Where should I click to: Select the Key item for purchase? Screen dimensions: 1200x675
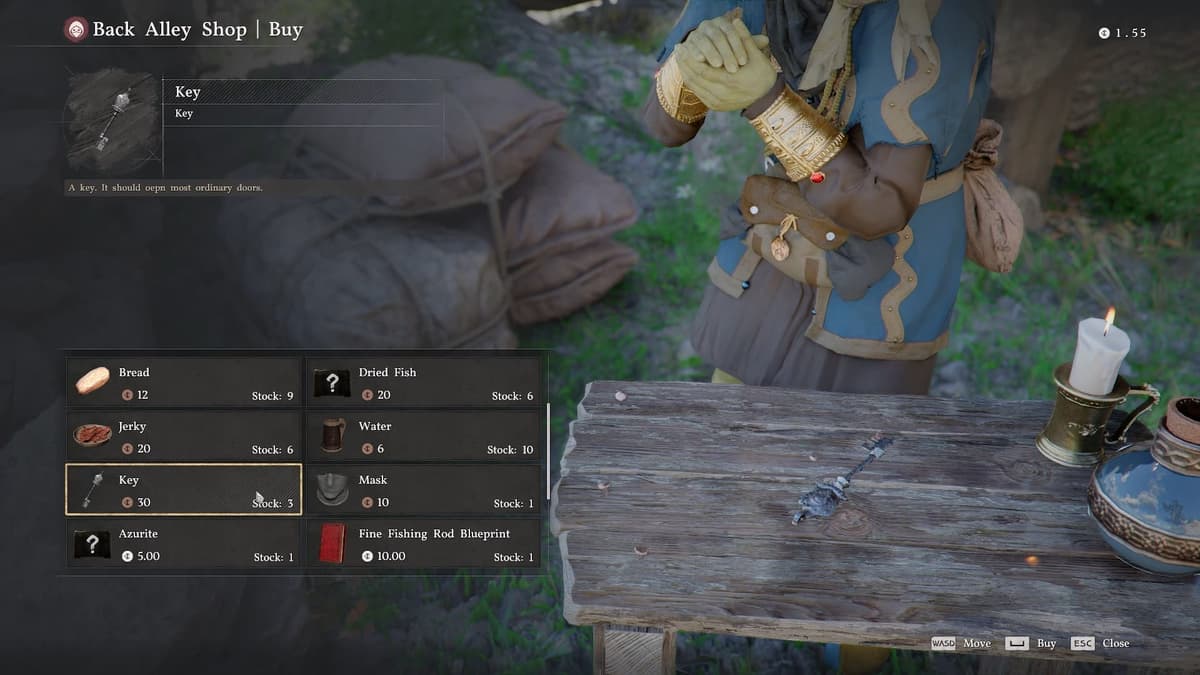(x=184, y=490)
